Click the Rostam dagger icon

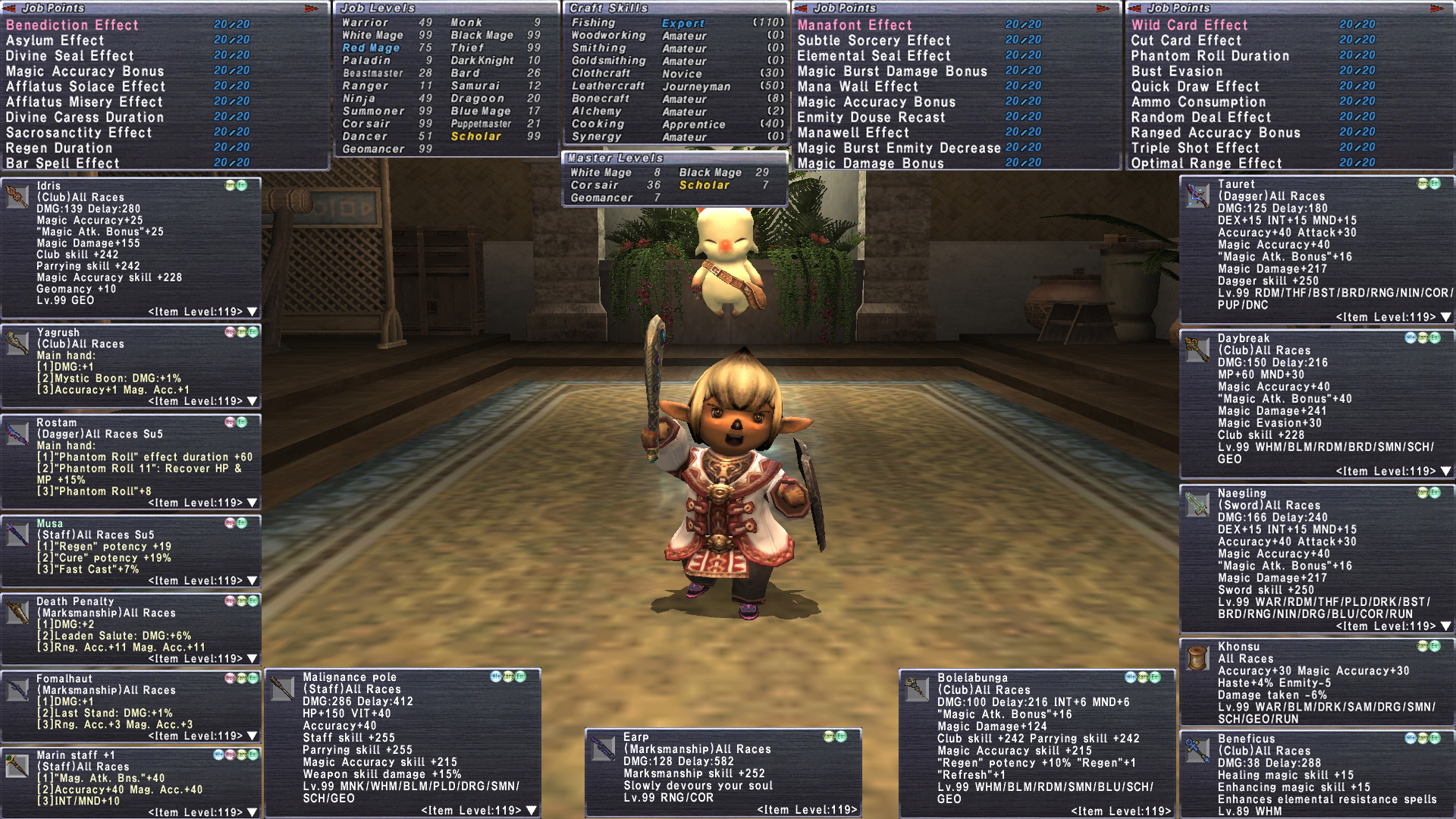point(17,433)
